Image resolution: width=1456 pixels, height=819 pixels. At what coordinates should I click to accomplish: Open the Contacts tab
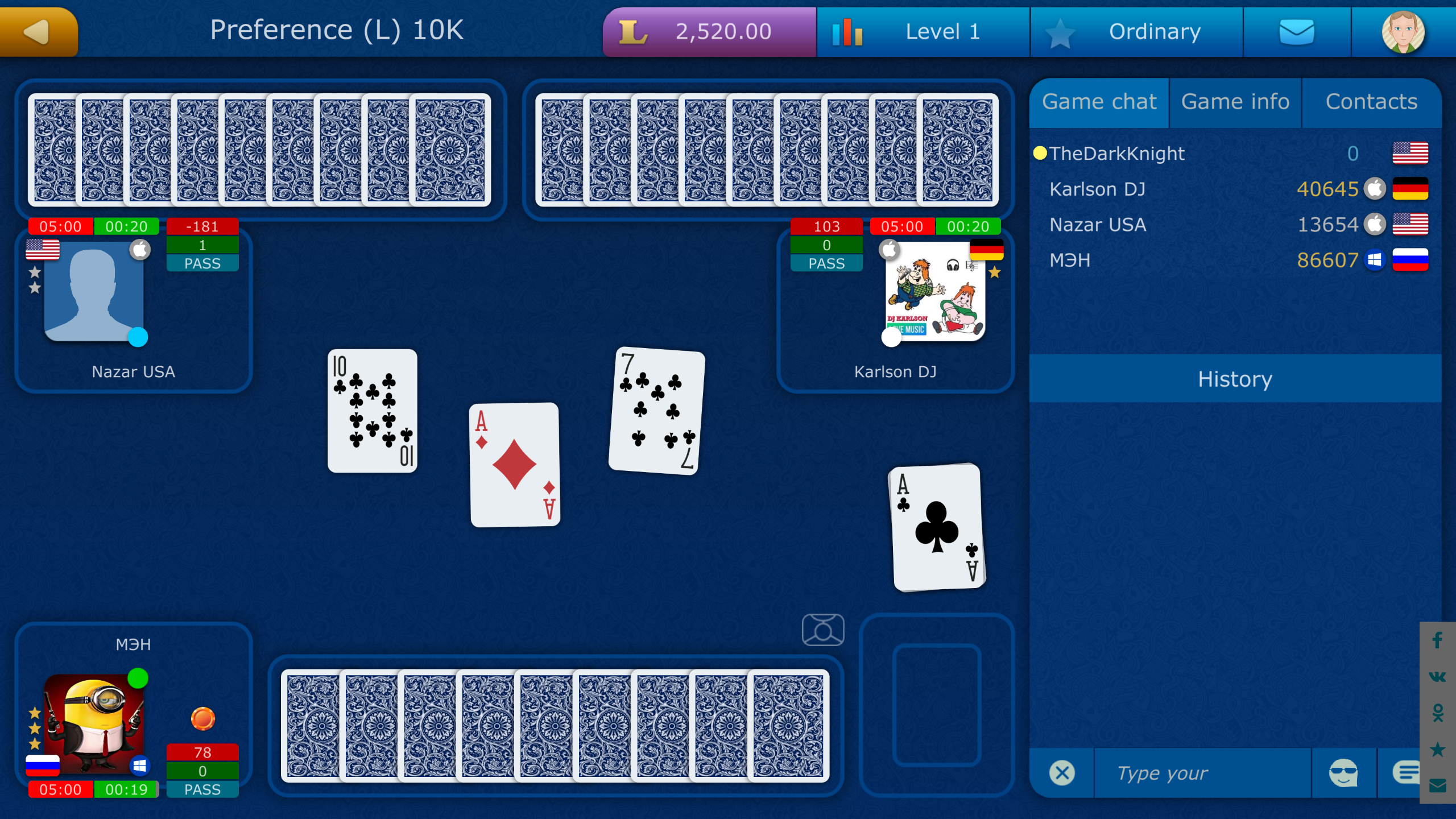coord(1371,102)
